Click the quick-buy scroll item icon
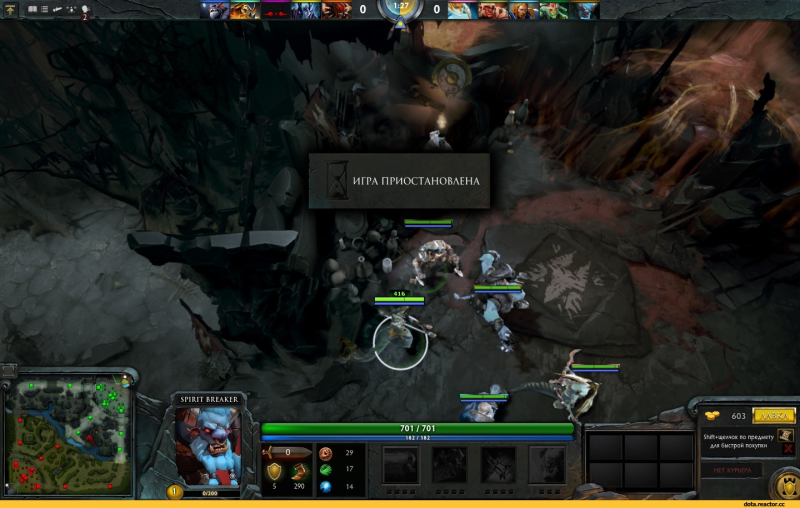Viewport: 800px width, 508px height. (x=786, y=435)
